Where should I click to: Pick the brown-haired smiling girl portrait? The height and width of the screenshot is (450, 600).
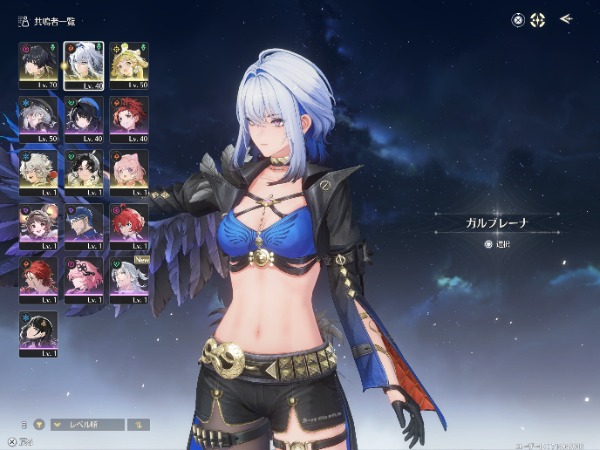38,226
